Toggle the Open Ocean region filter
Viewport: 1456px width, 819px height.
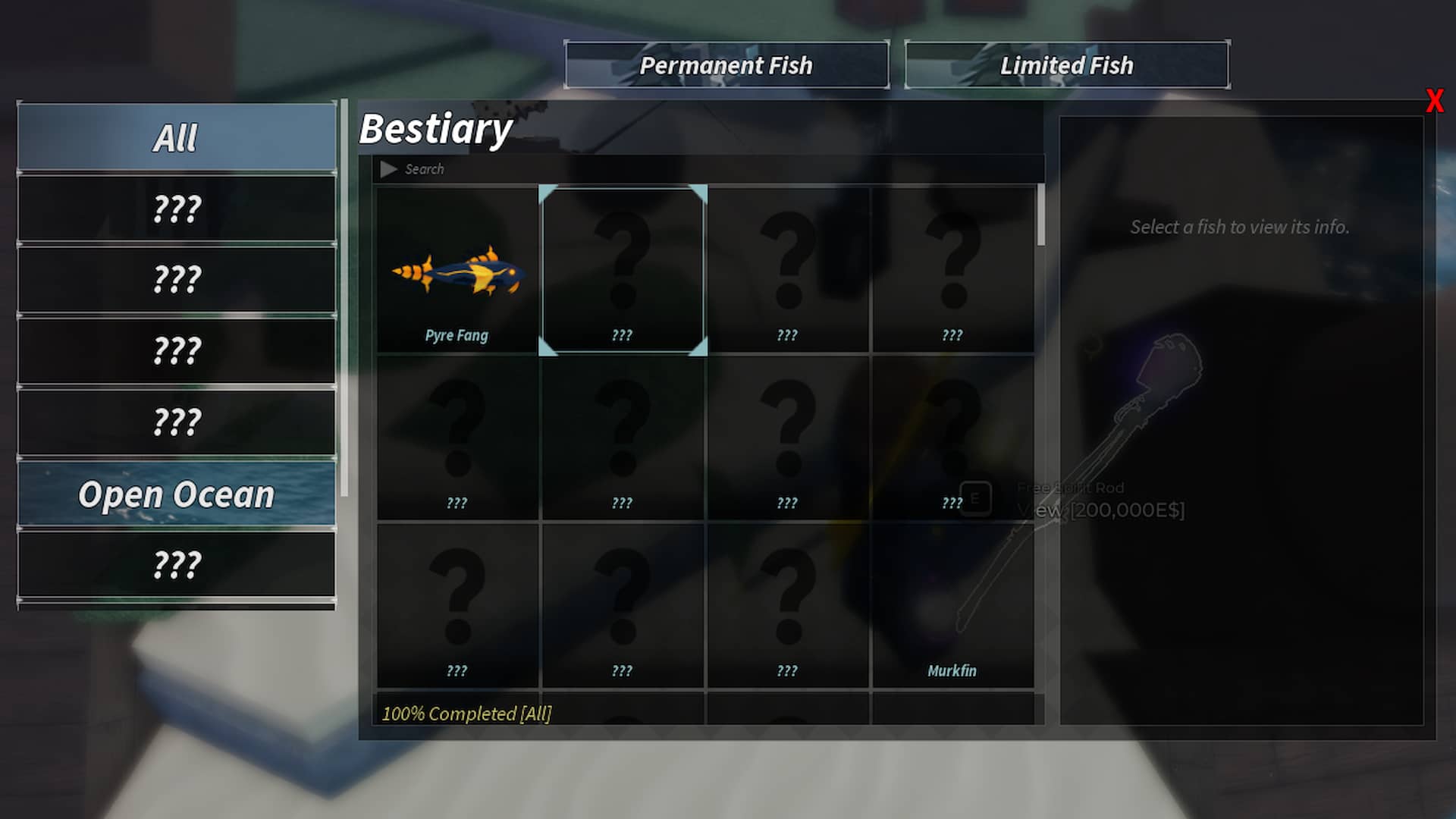coord(176,494)
